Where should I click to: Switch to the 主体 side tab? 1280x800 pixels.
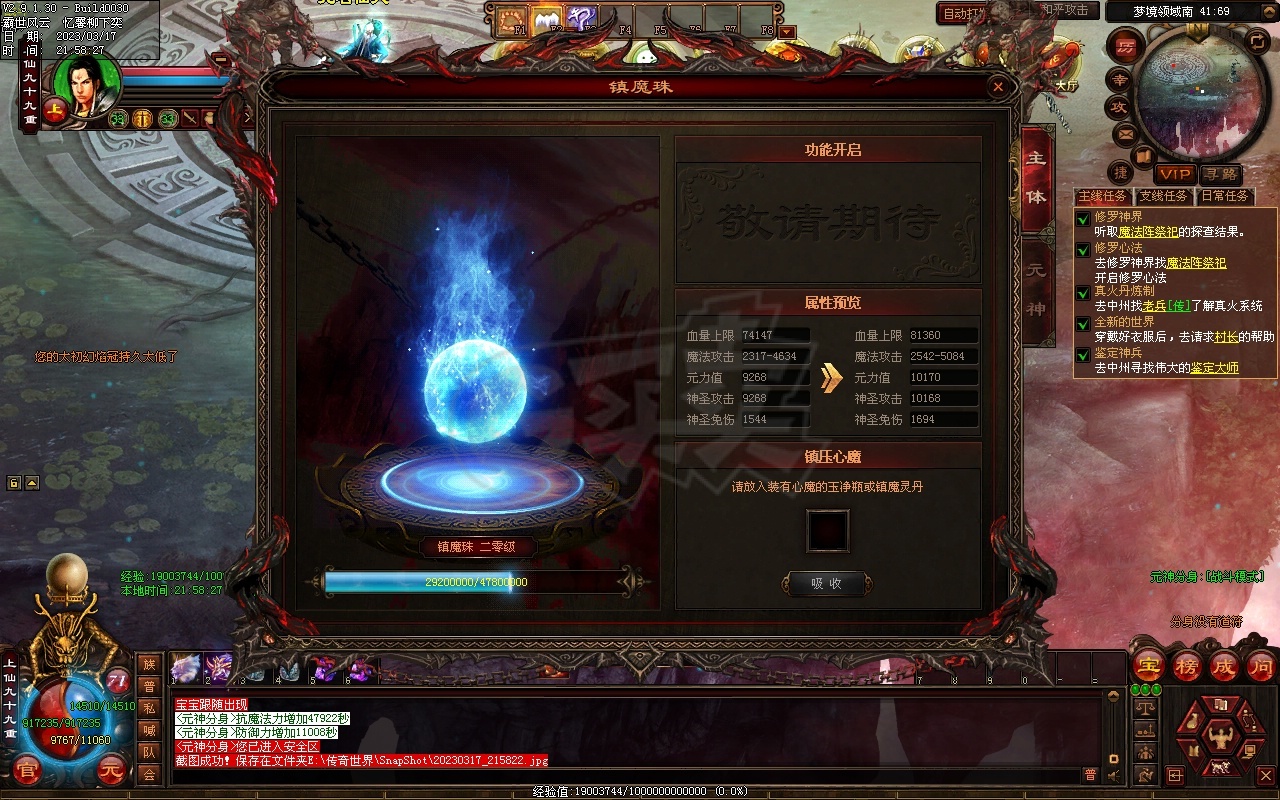tap(1036, 178)
